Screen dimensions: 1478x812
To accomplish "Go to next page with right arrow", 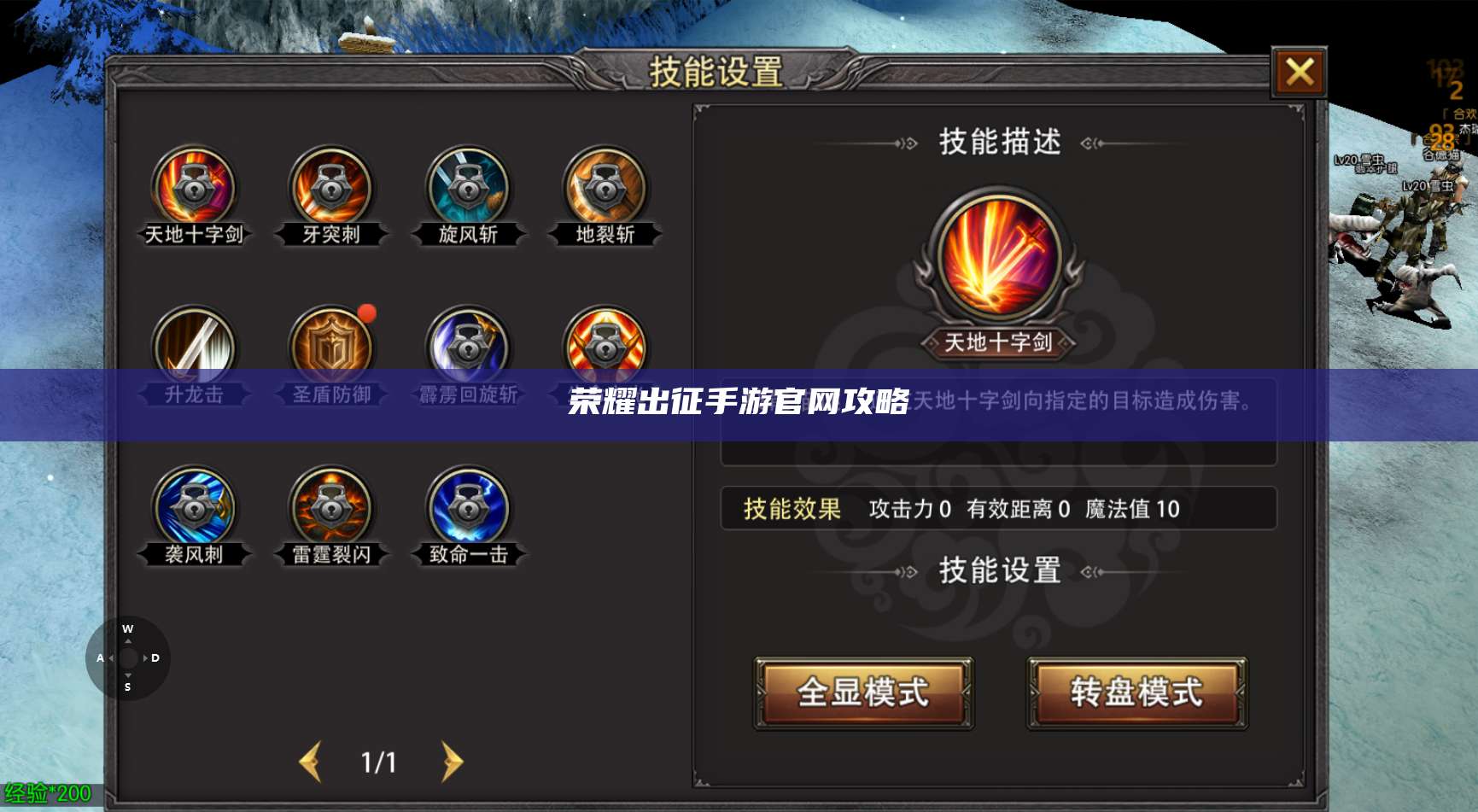I will pos(453,760).
